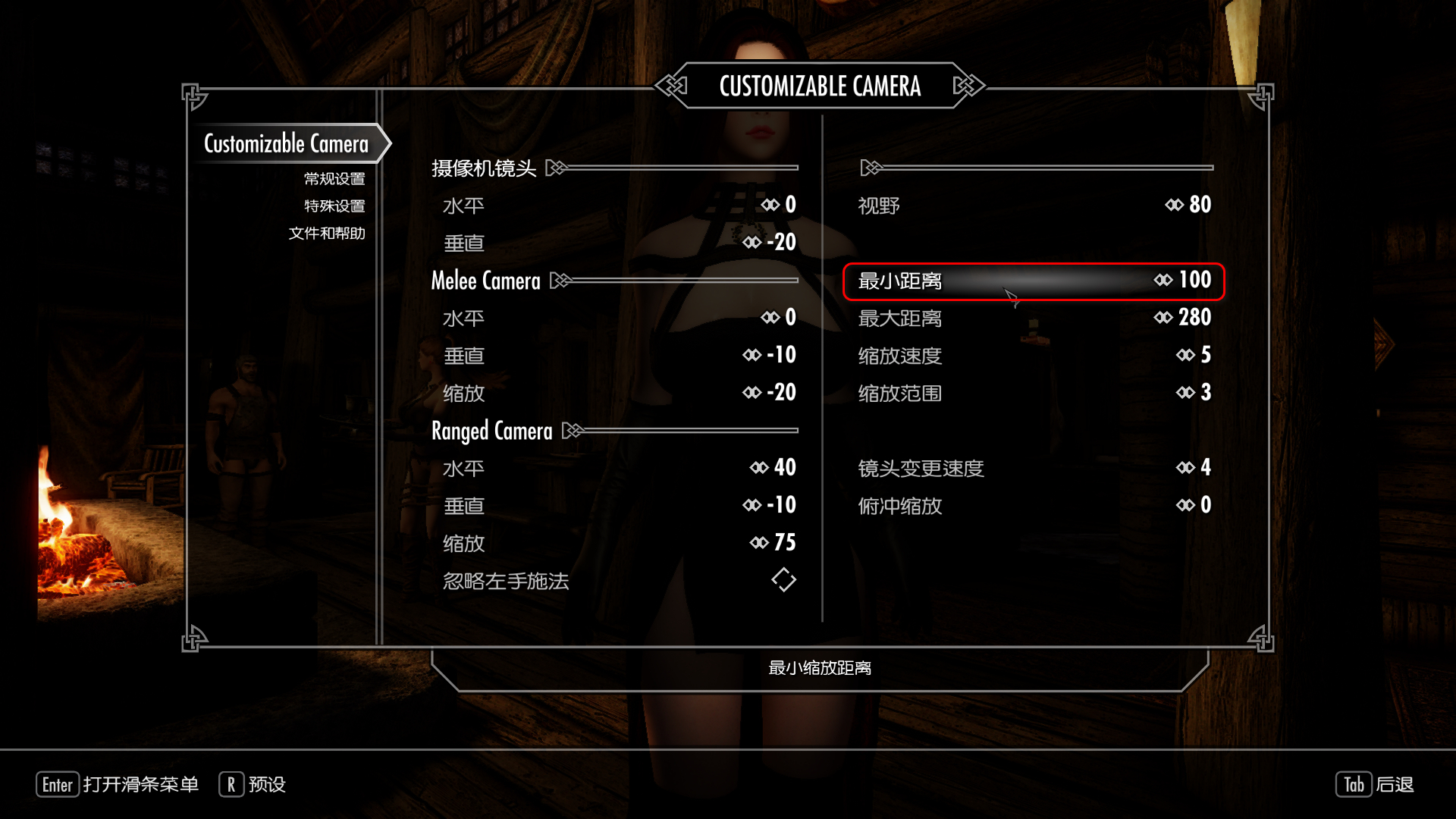
Task: Adjust the 镜头变更速度 setting
Action: click(1034, 468)
